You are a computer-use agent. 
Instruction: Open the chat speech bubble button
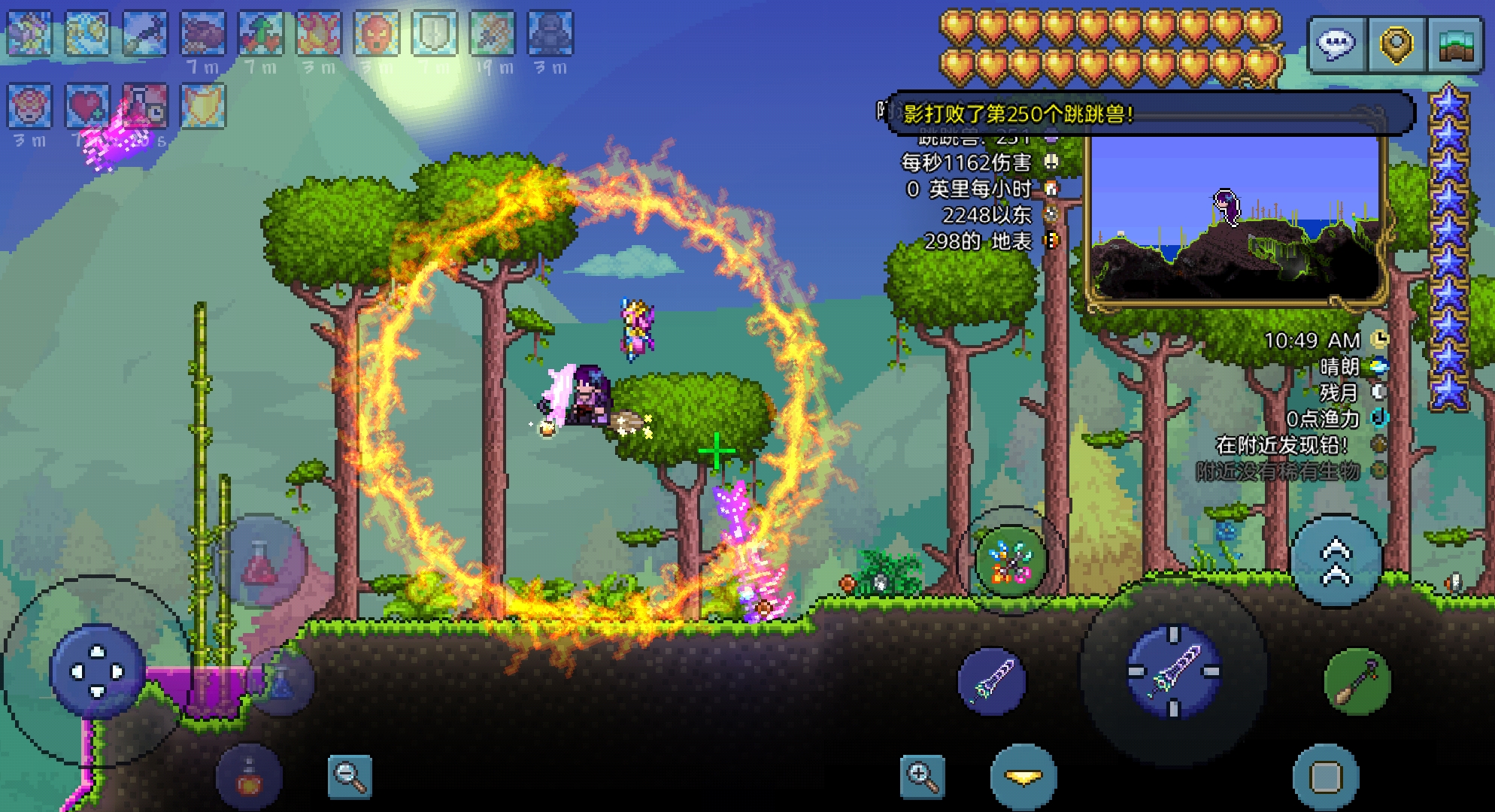click(x=1337, y=44)
